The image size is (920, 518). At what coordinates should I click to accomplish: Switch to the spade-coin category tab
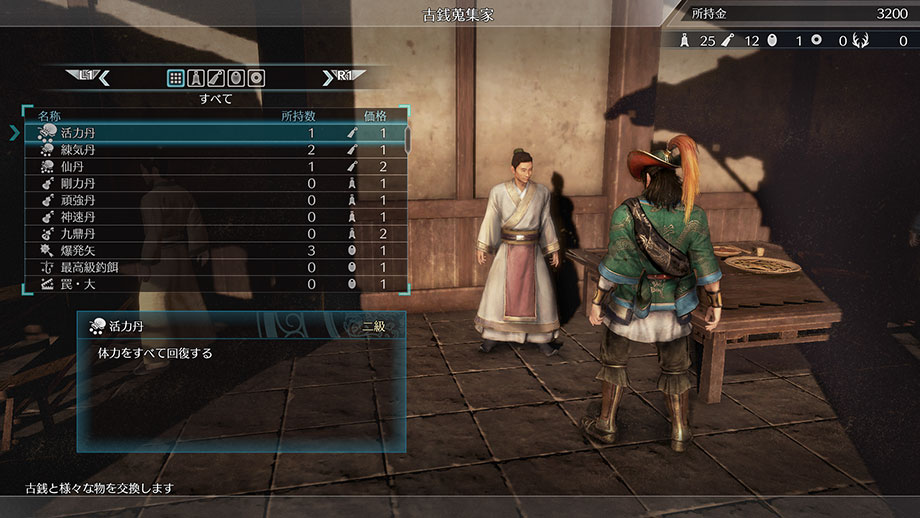coord(196,77)
